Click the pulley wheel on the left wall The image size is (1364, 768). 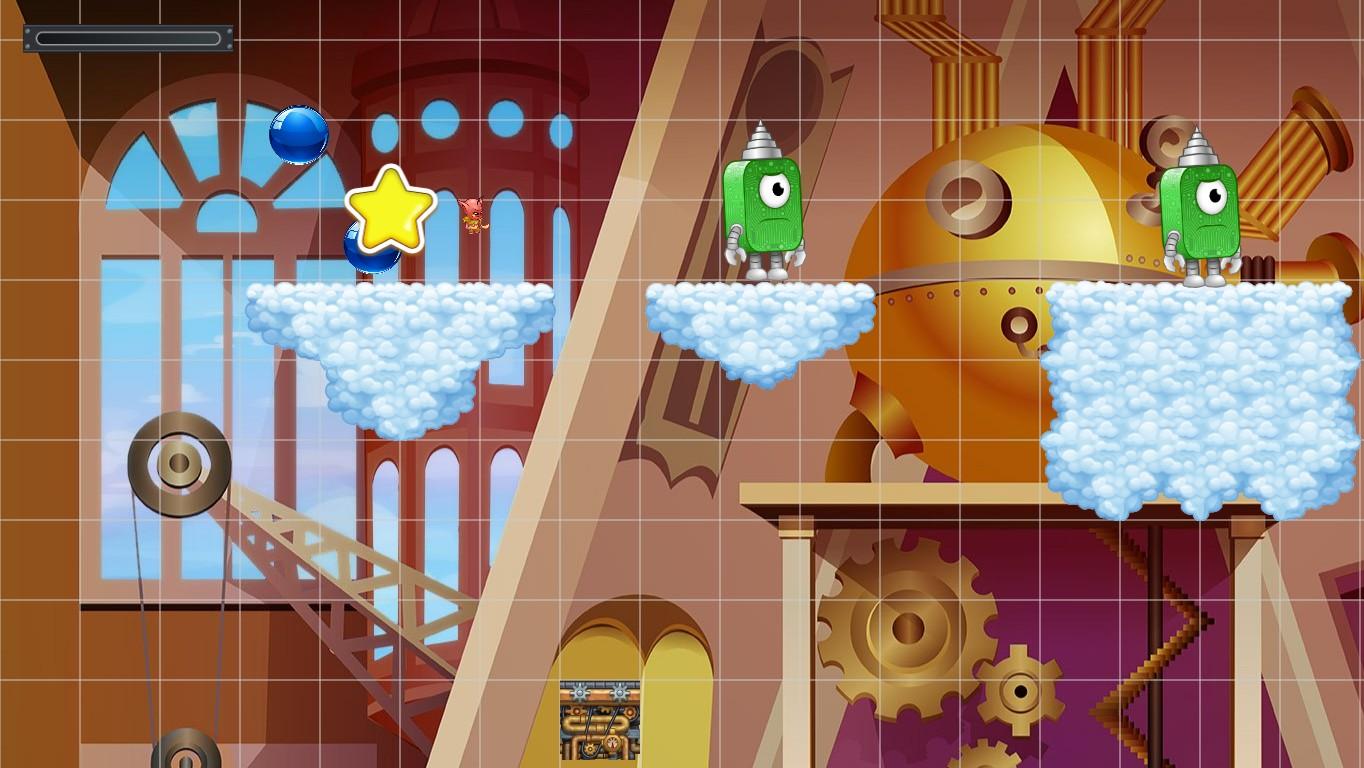pyautogui.click(x=178, y=463)
